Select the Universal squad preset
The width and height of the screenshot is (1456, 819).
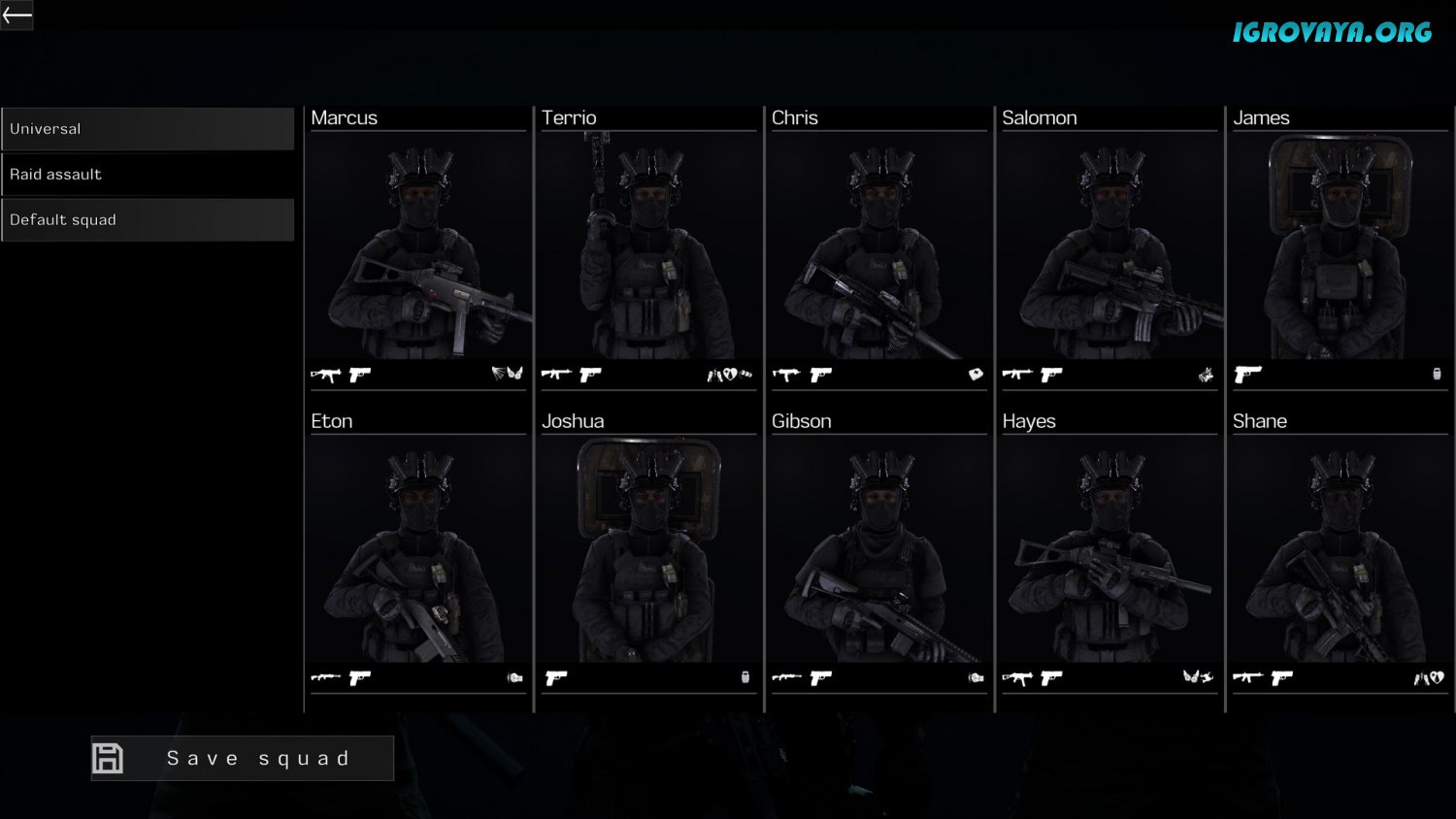(148, 129)
